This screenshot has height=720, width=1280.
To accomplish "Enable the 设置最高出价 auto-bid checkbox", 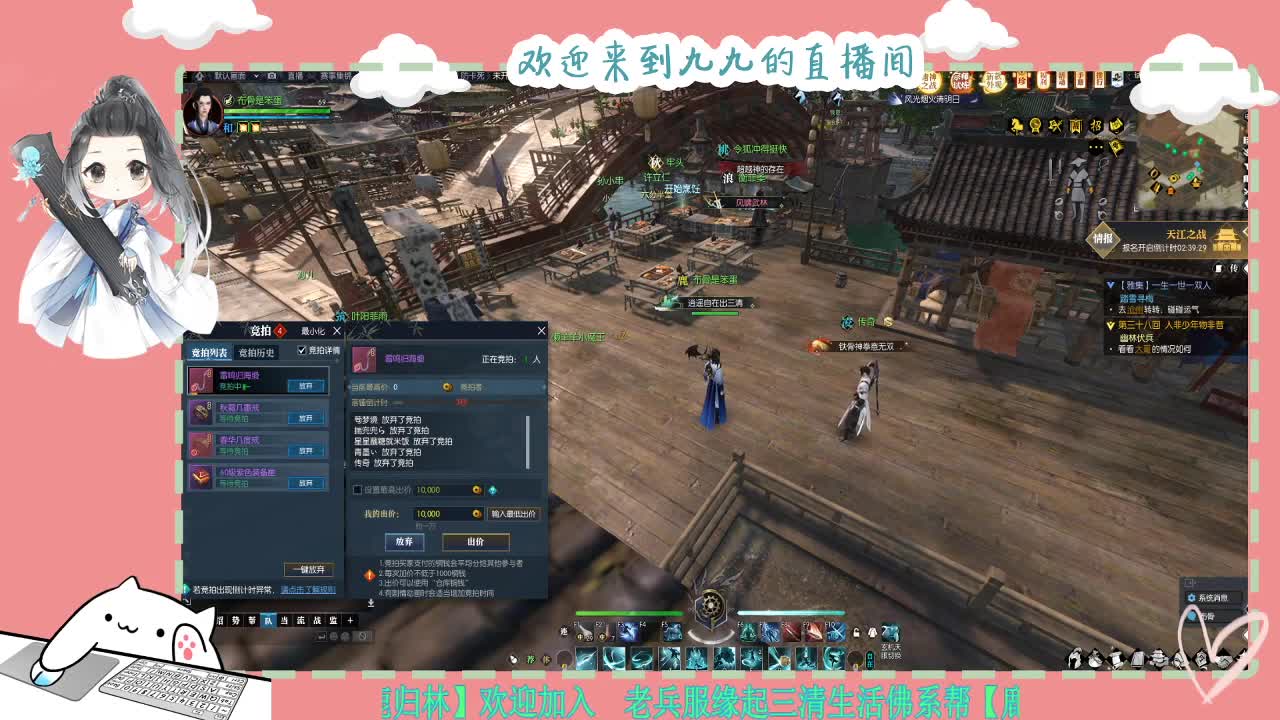I will point(356,490).
